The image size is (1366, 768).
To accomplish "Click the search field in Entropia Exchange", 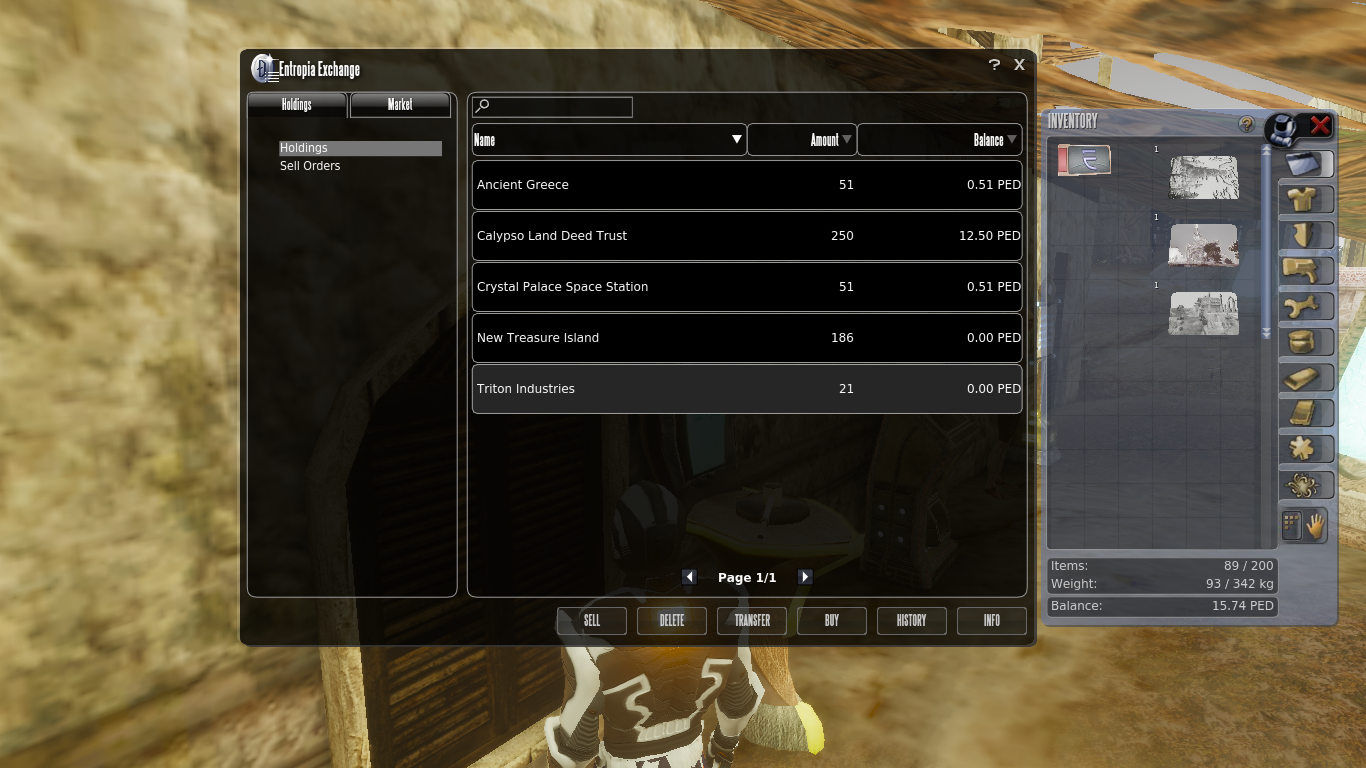I will (551, 107).
